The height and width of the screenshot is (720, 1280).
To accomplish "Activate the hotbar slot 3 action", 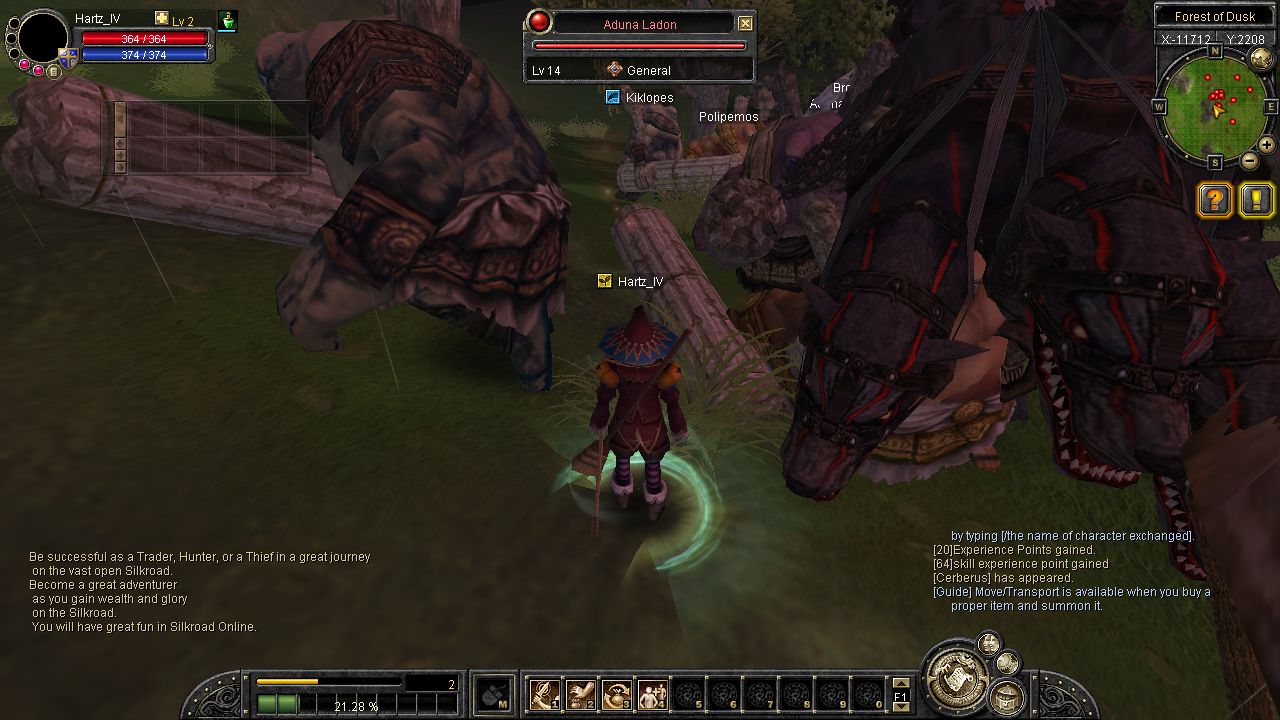I will coord(617,693).
